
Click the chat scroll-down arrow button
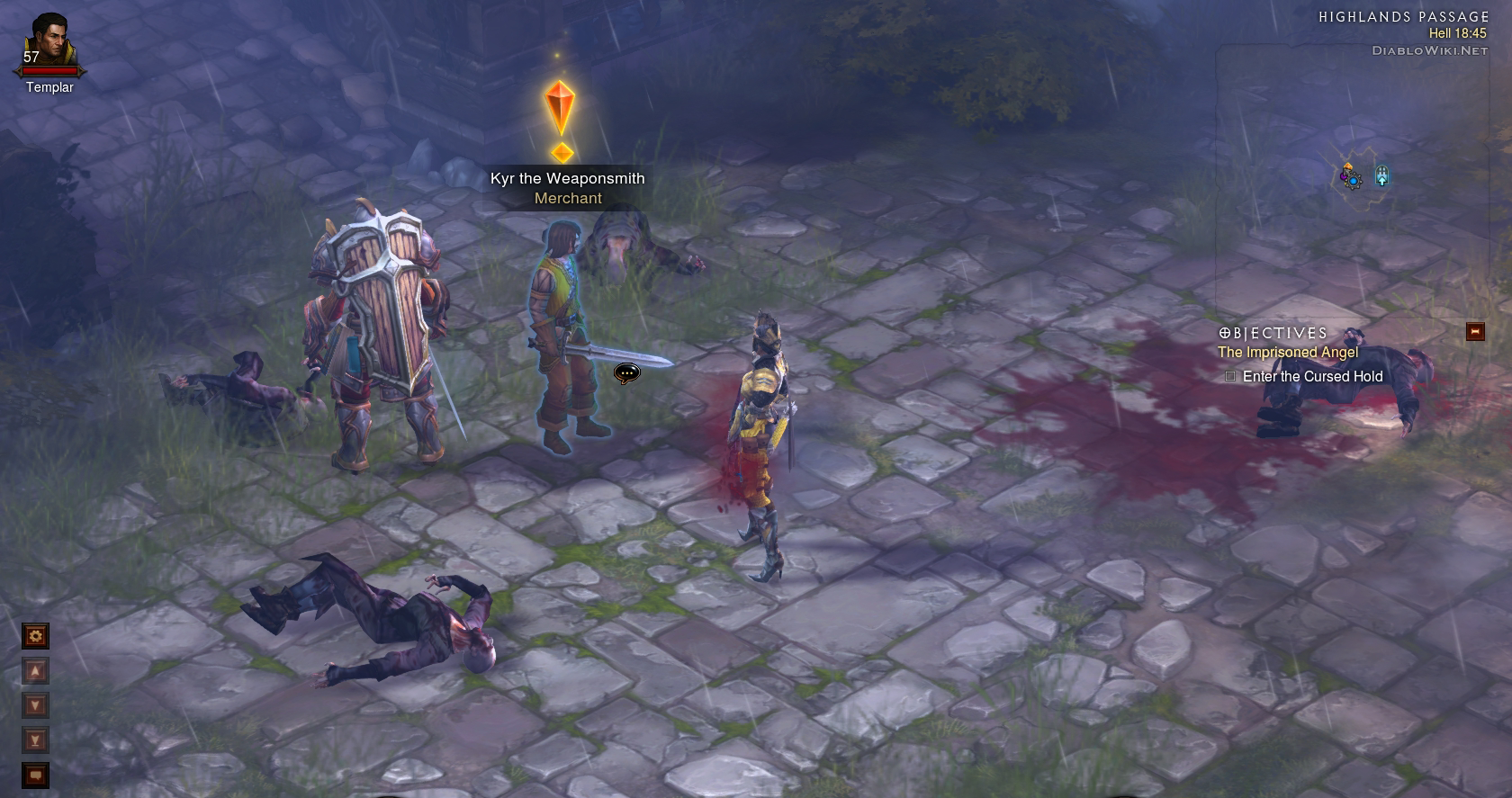(35, 705)
